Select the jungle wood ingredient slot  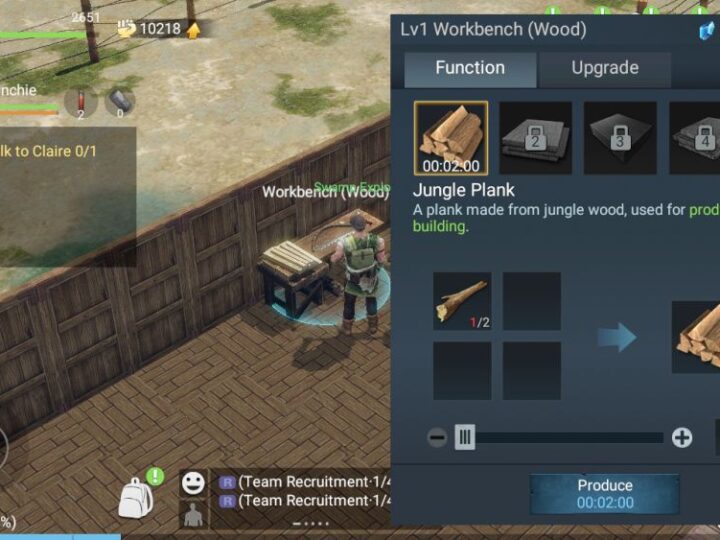click(x=462, y=301)
